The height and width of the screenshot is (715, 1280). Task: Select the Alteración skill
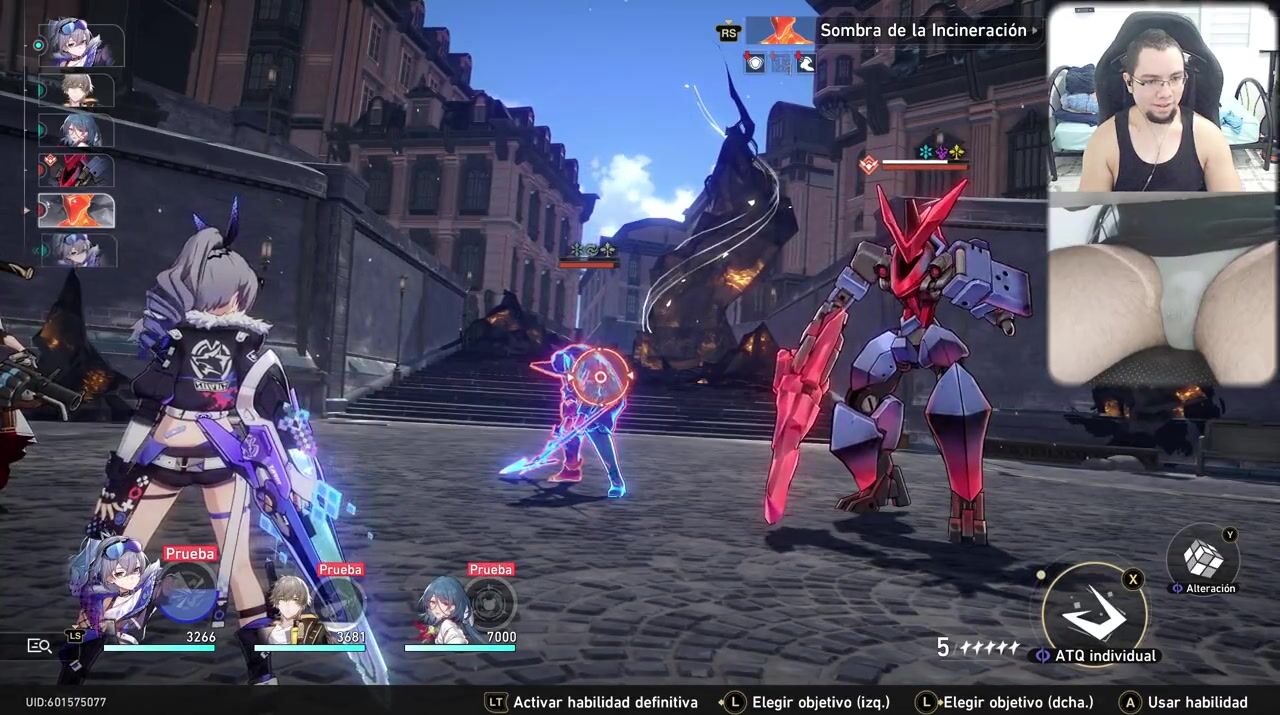pos(1203,559)
